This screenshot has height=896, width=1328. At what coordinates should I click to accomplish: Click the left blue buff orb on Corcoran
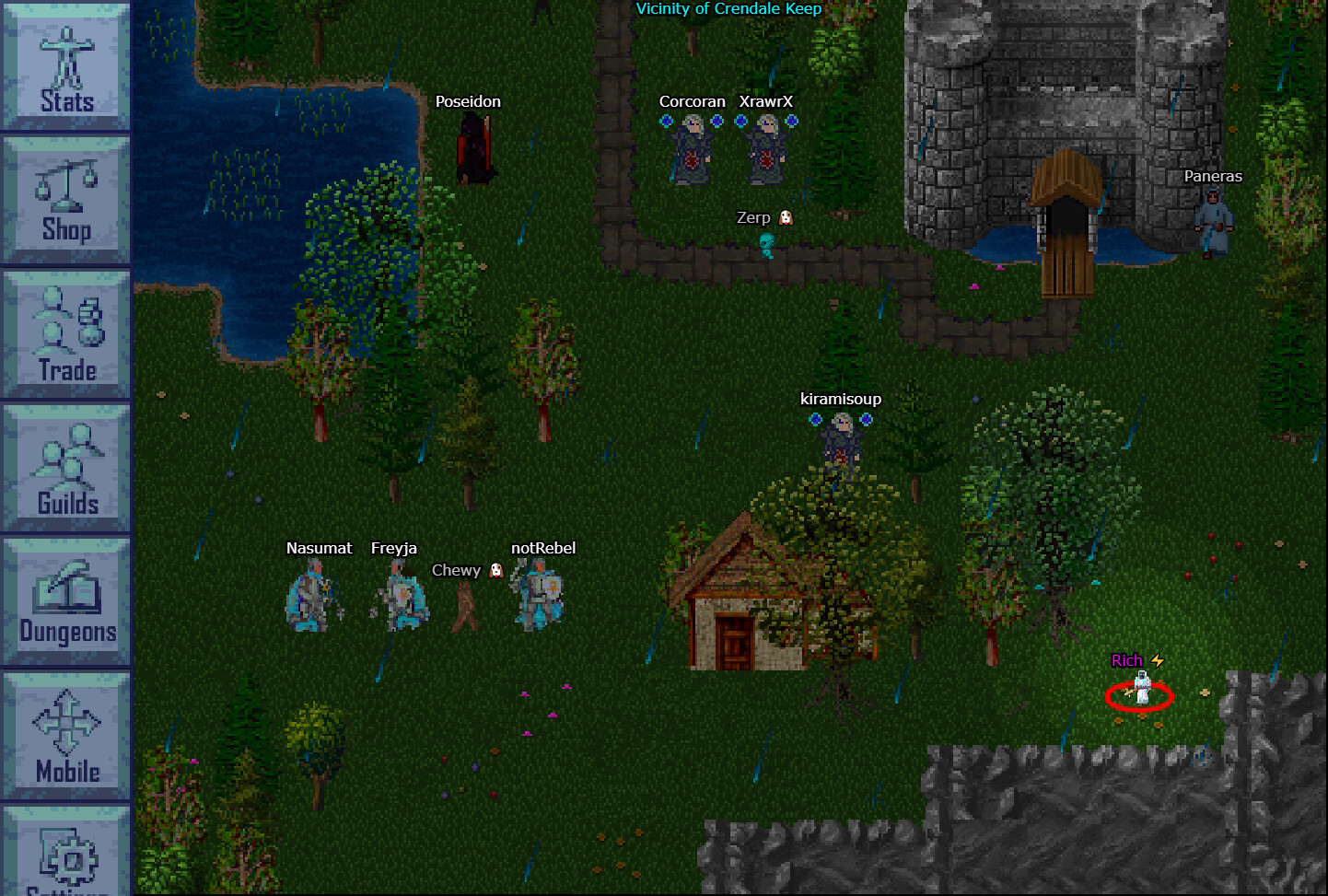(667, 121)
